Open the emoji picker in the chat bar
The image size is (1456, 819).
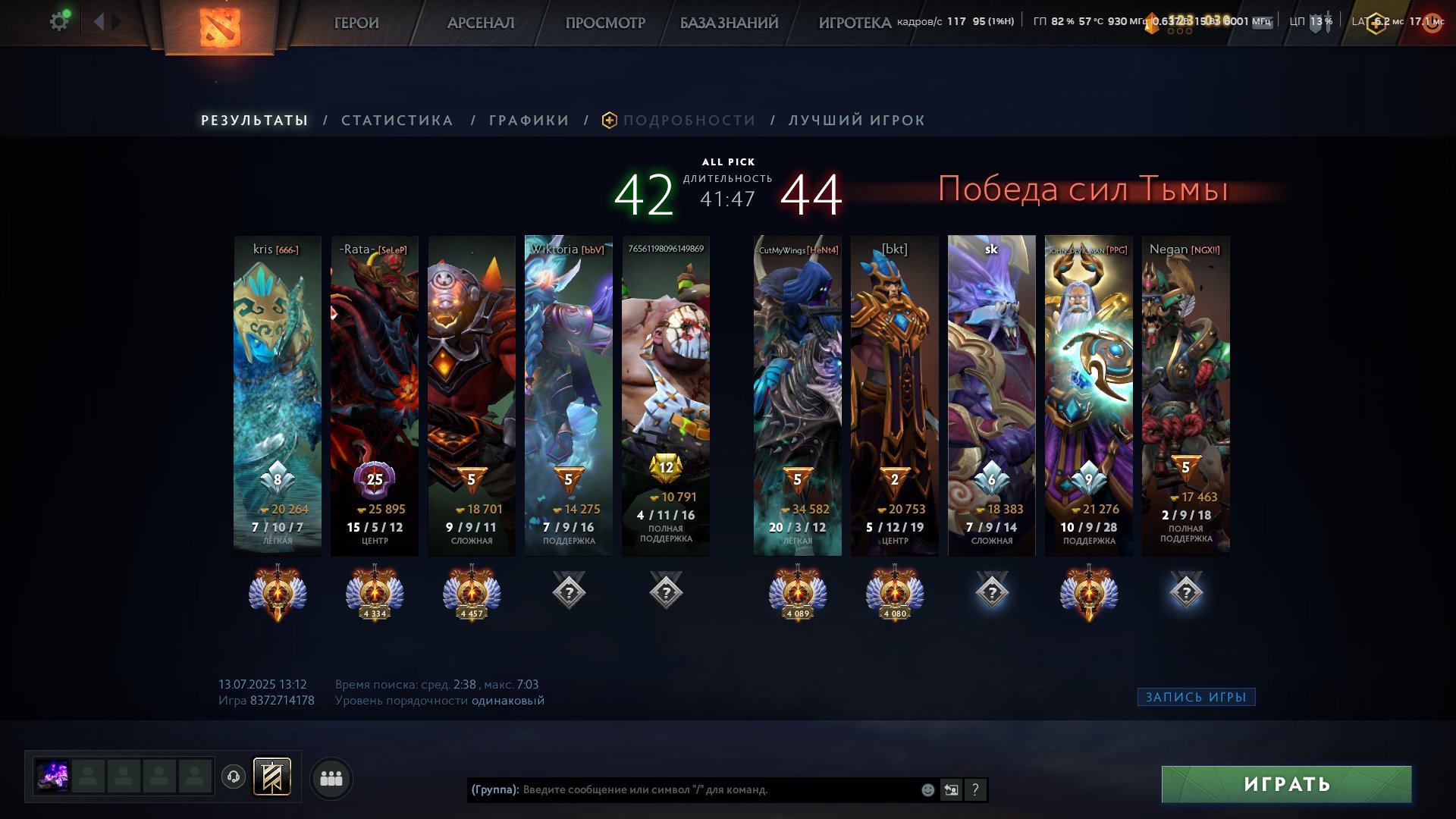[x=927, y=789]
